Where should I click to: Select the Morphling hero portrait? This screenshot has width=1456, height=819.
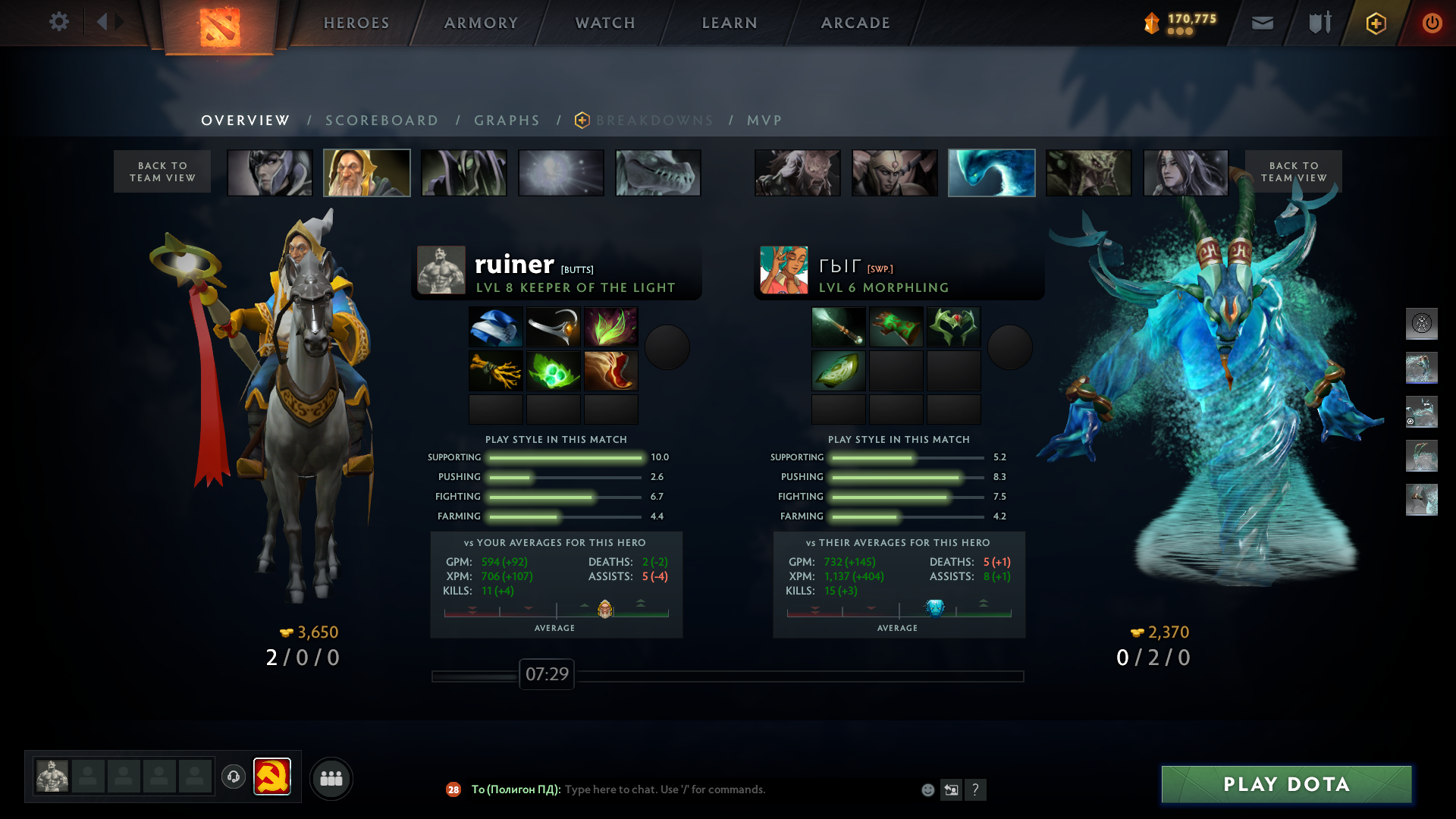click(991, 173)
